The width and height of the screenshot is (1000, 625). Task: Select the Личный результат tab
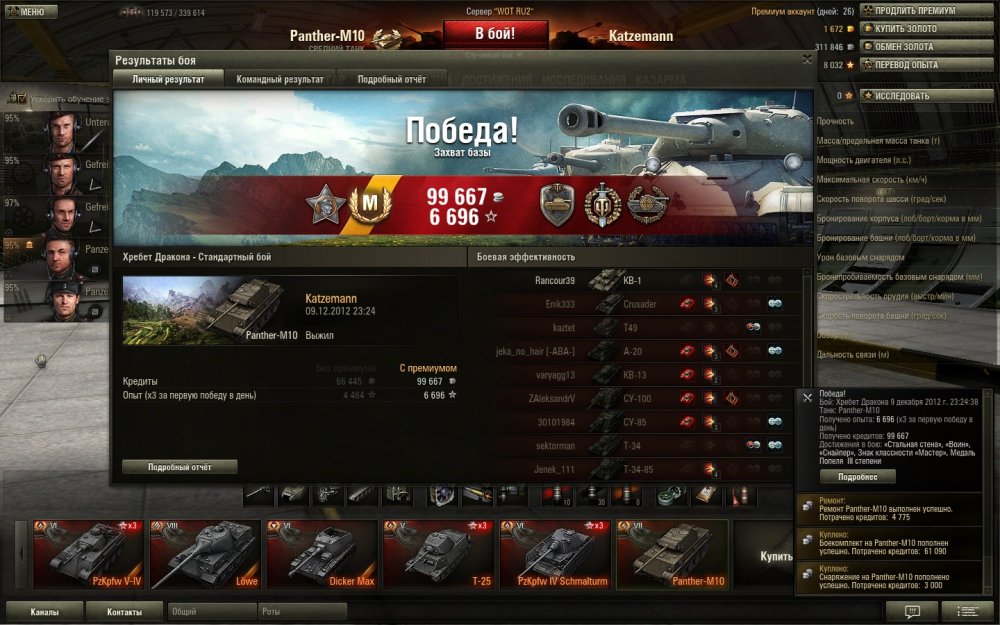pyautogui.click(x=168, y=79)
